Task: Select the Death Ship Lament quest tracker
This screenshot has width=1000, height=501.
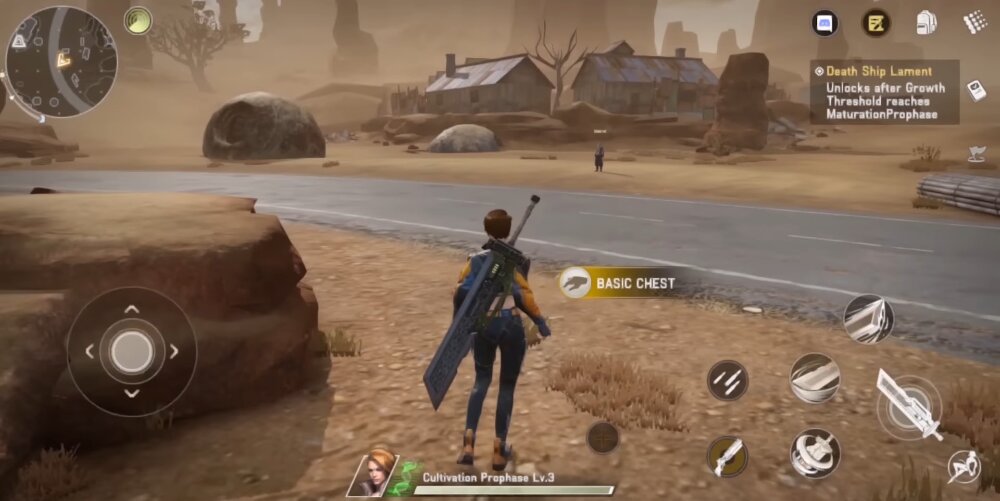Action: coord(884,92)
